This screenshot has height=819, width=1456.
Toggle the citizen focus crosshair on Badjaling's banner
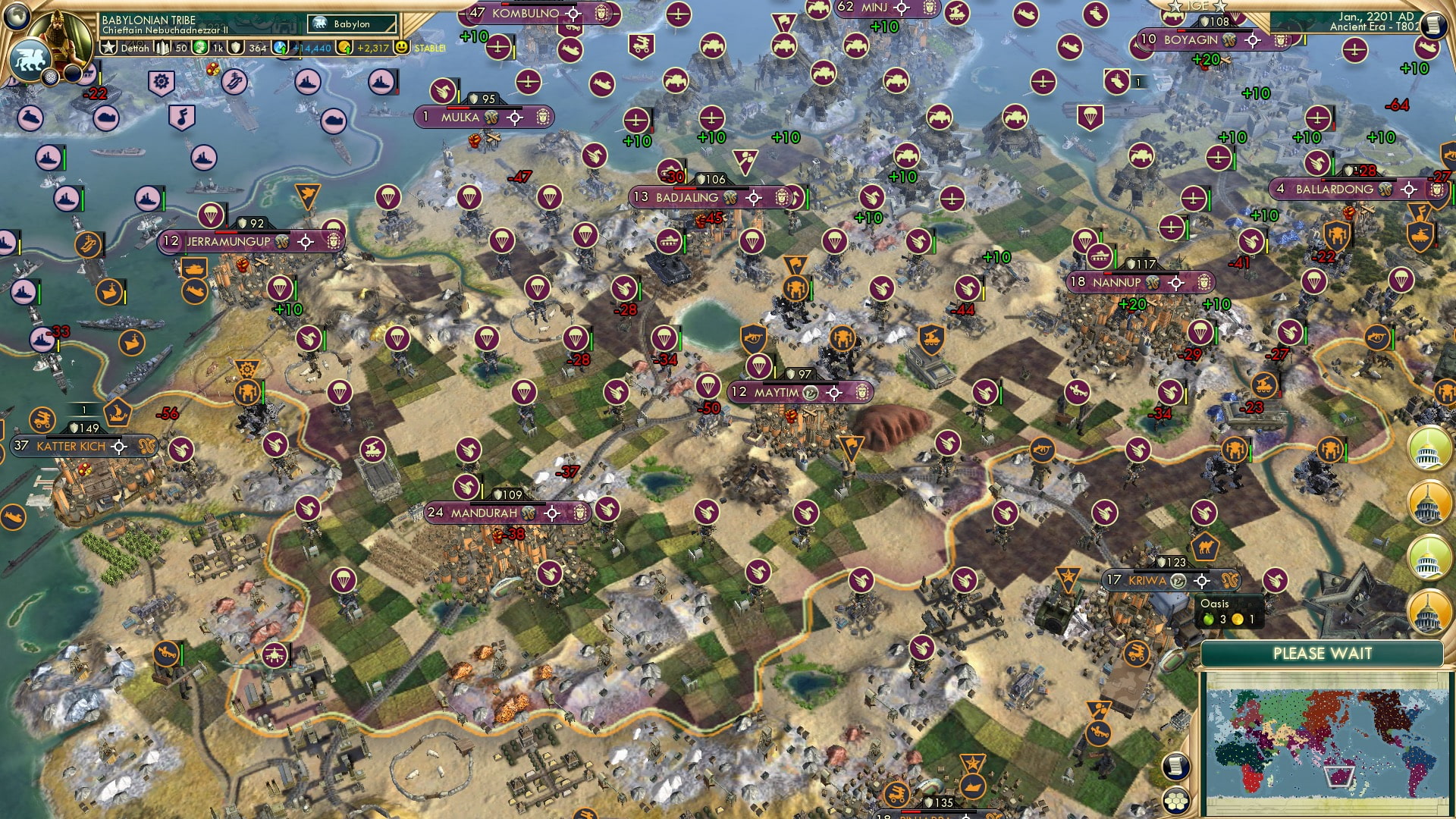point(754,197)
